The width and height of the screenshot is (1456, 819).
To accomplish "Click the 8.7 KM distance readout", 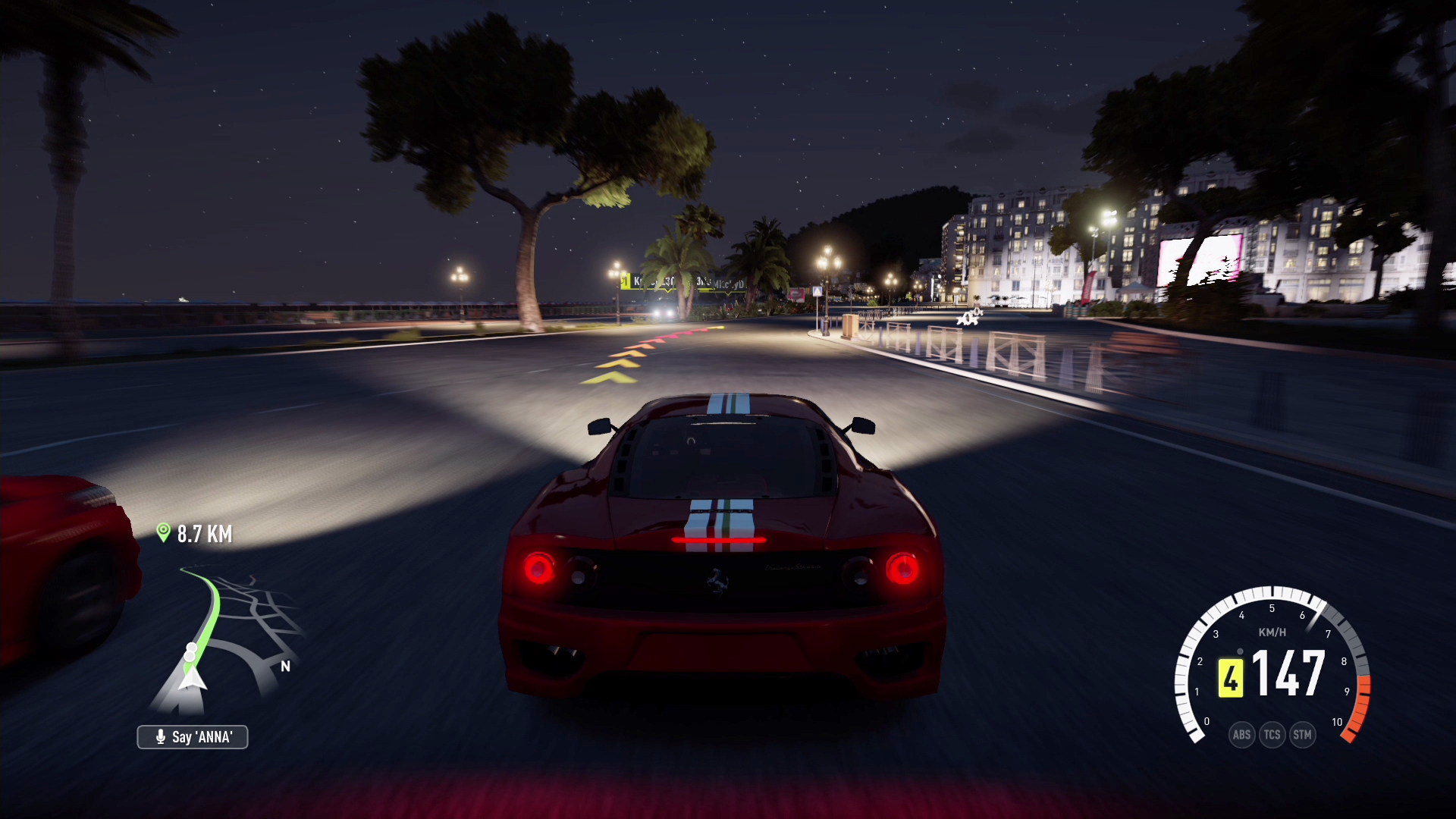I will (x=205, y=533).
